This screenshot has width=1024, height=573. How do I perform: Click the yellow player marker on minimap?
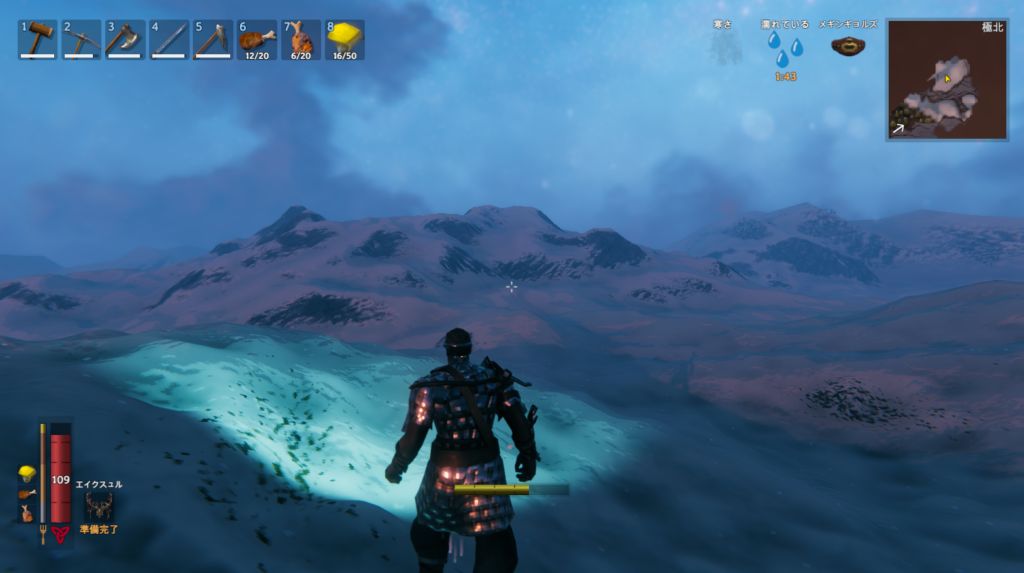click(947, 78)
